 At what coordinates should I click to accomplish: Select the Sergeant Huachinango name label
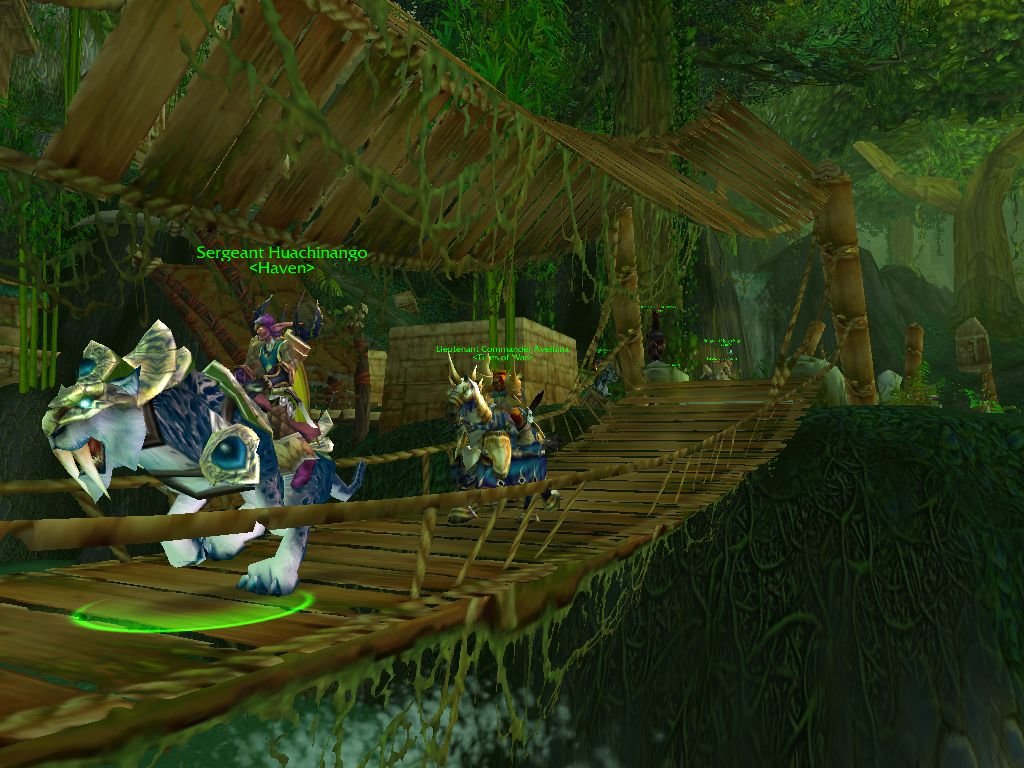point(282,253)
